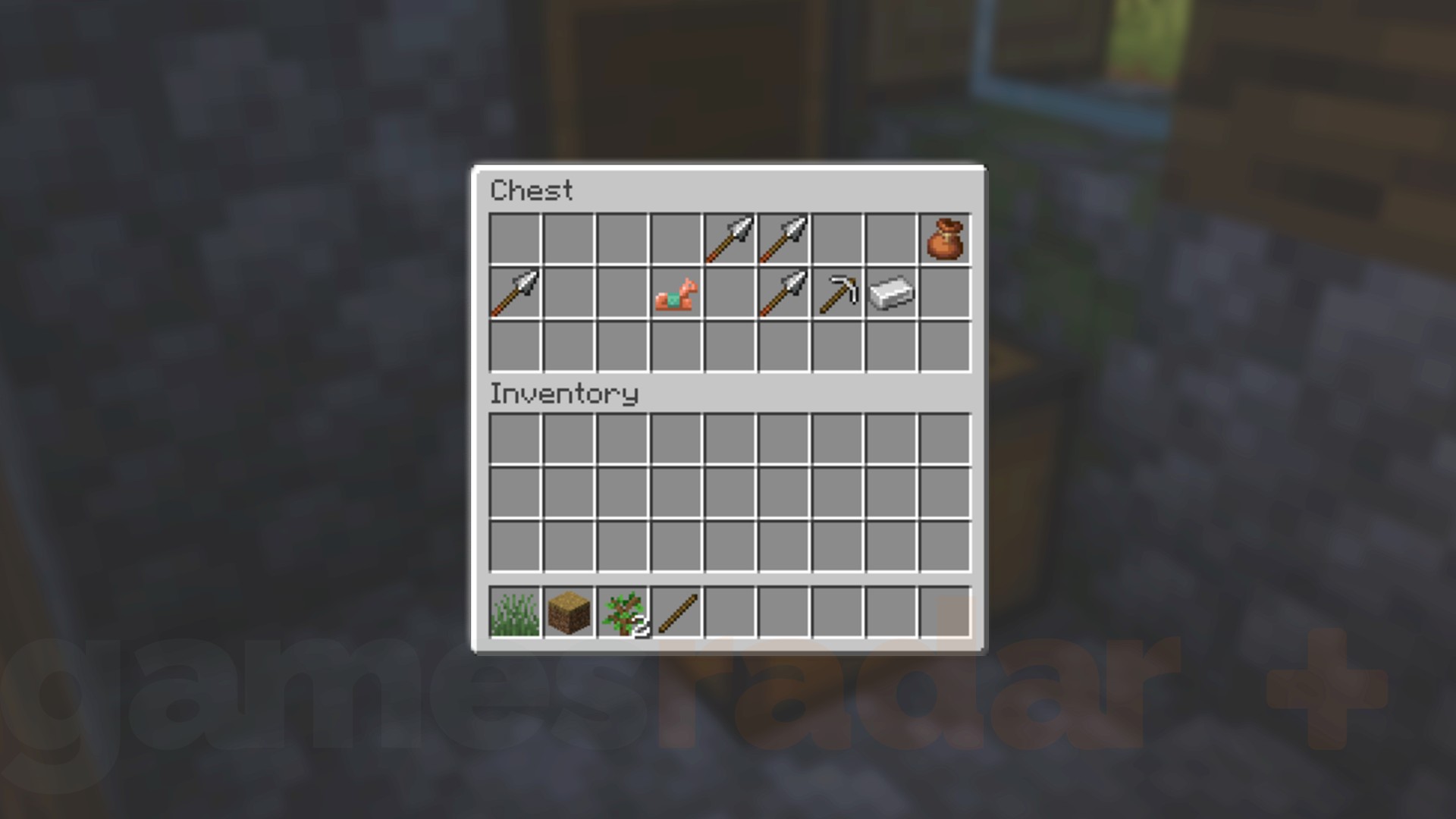Select the iron shovel in the top chest row
Image resolution: width=1456 pixels, height=819 pixels.
pyautogui.click(x=730, y=240)
